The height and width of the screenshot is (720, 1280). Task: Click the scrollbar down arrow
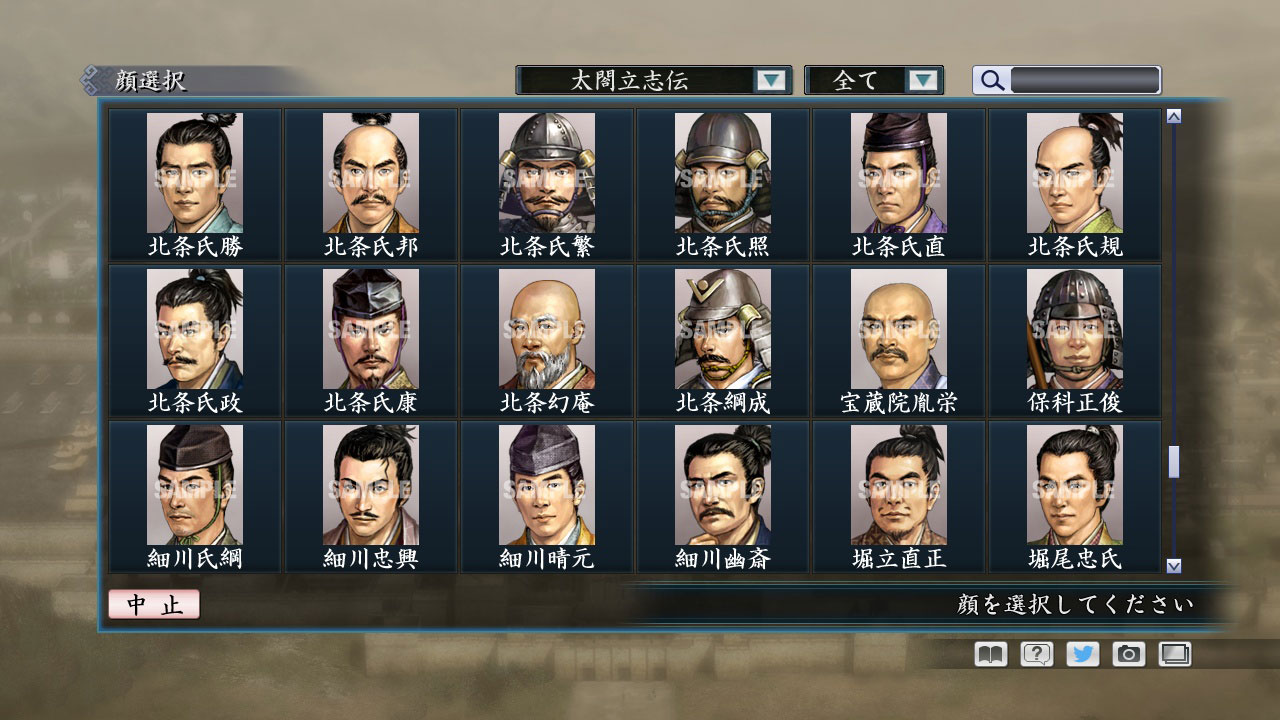tap(1172, 564)
